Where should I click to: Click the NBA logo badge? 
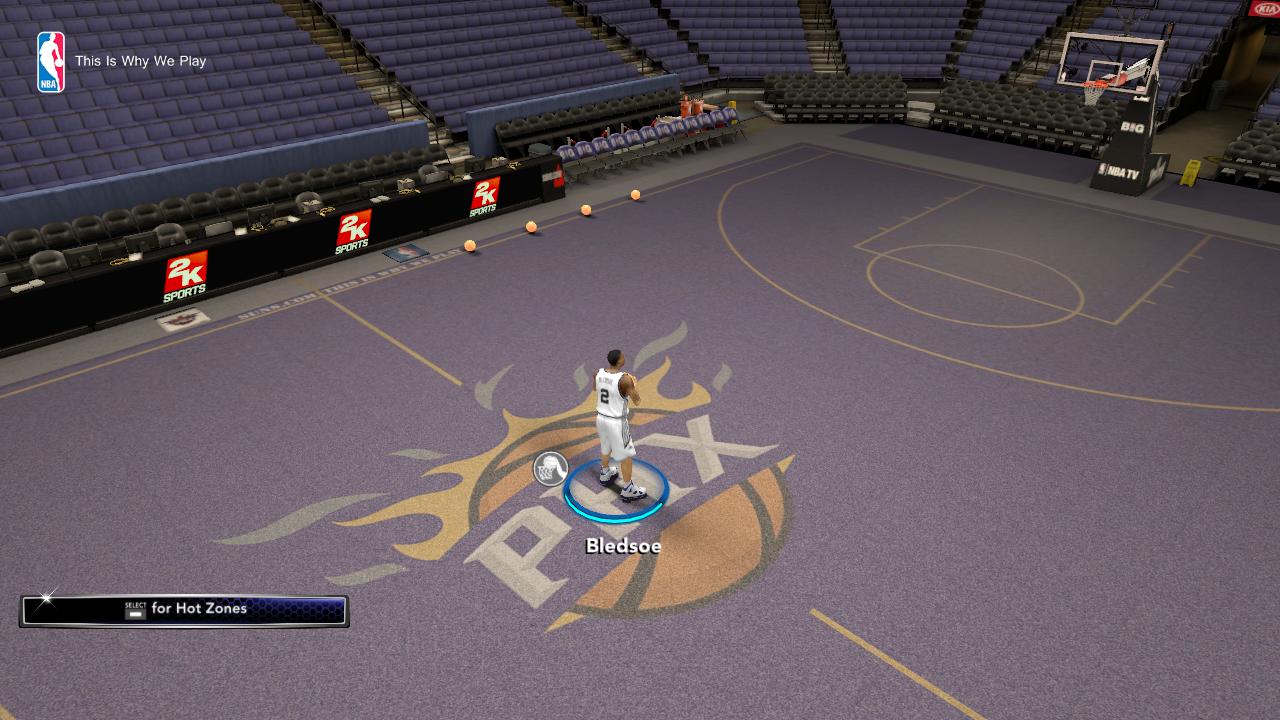51,62
